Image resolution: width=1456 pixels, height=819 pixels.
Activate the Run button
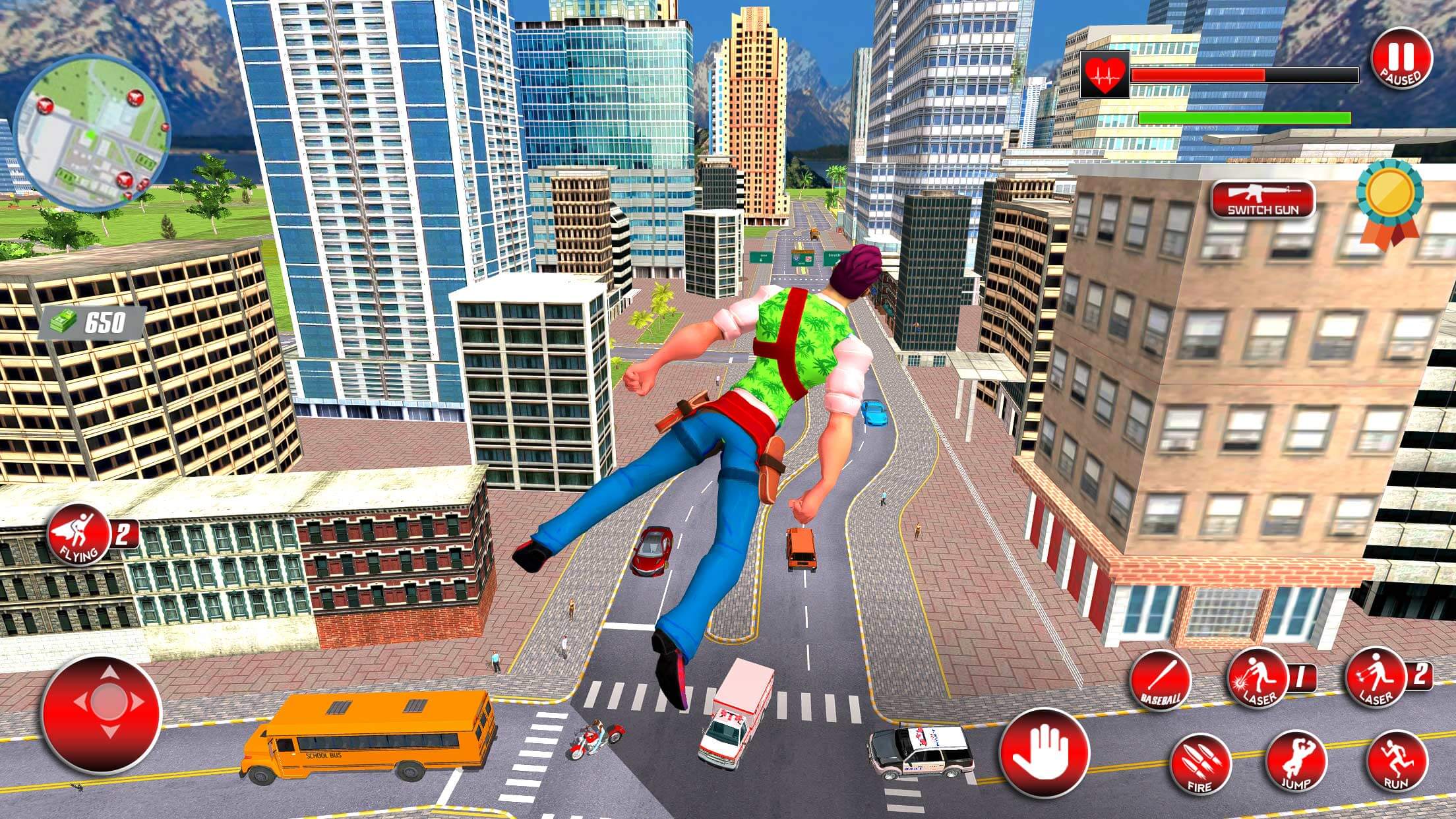point(1396,763)
